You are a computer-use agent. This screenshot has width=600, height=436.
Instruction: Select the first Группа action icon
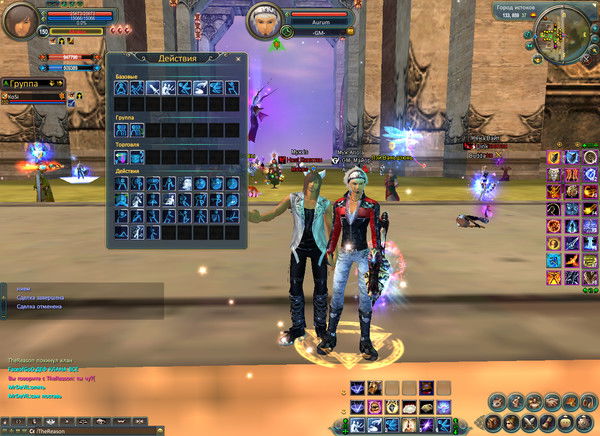coord(121,129)
